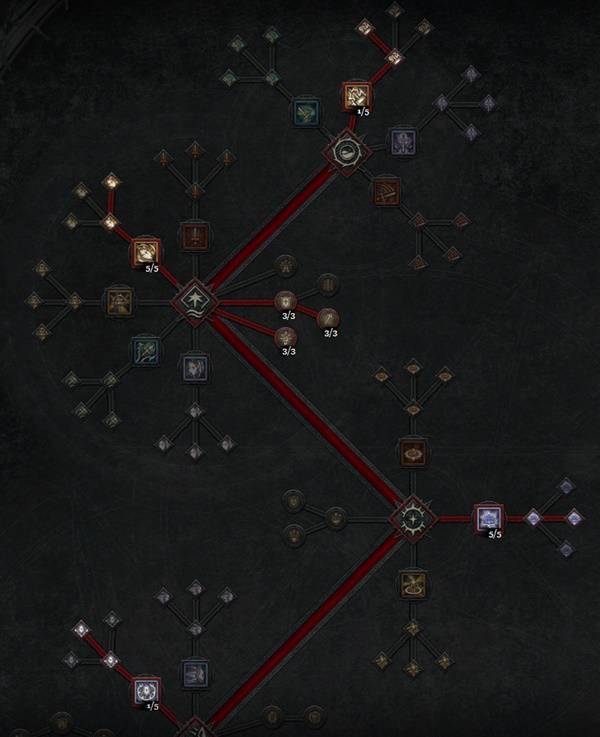Pick the blue skill beside the swirl hub

(x=305, y=112)
